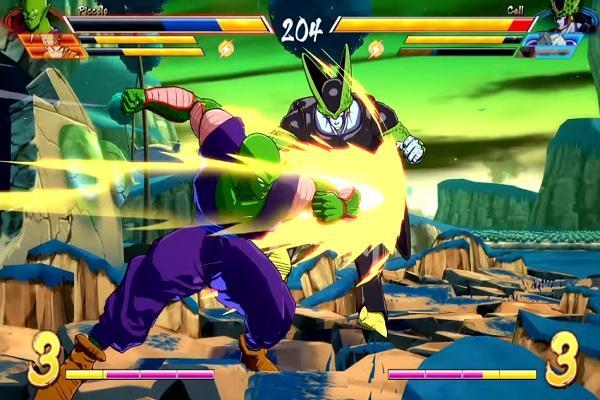Choose the orange assist portrait under Piccolo

point(48,45)
